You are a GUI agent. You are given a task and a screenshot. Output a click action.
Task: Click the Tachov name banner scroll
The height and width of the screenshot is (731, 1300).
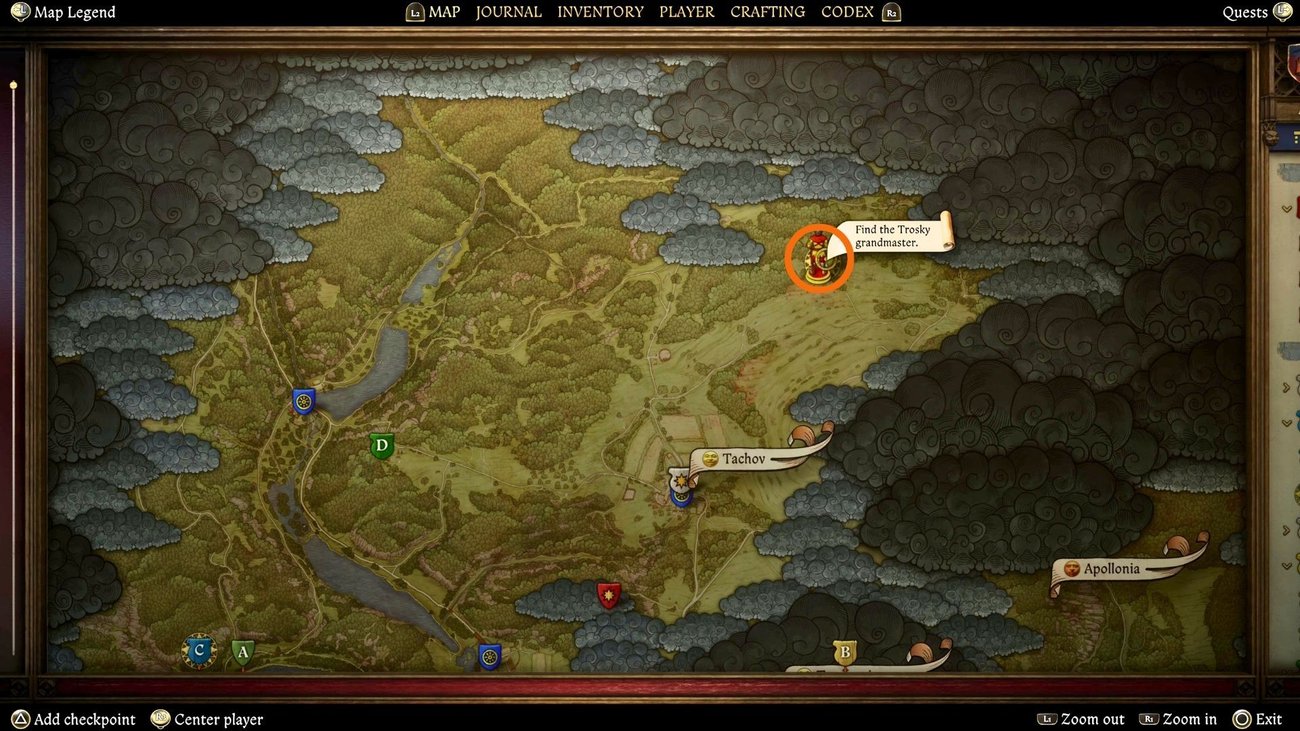[x=745, y=458]
